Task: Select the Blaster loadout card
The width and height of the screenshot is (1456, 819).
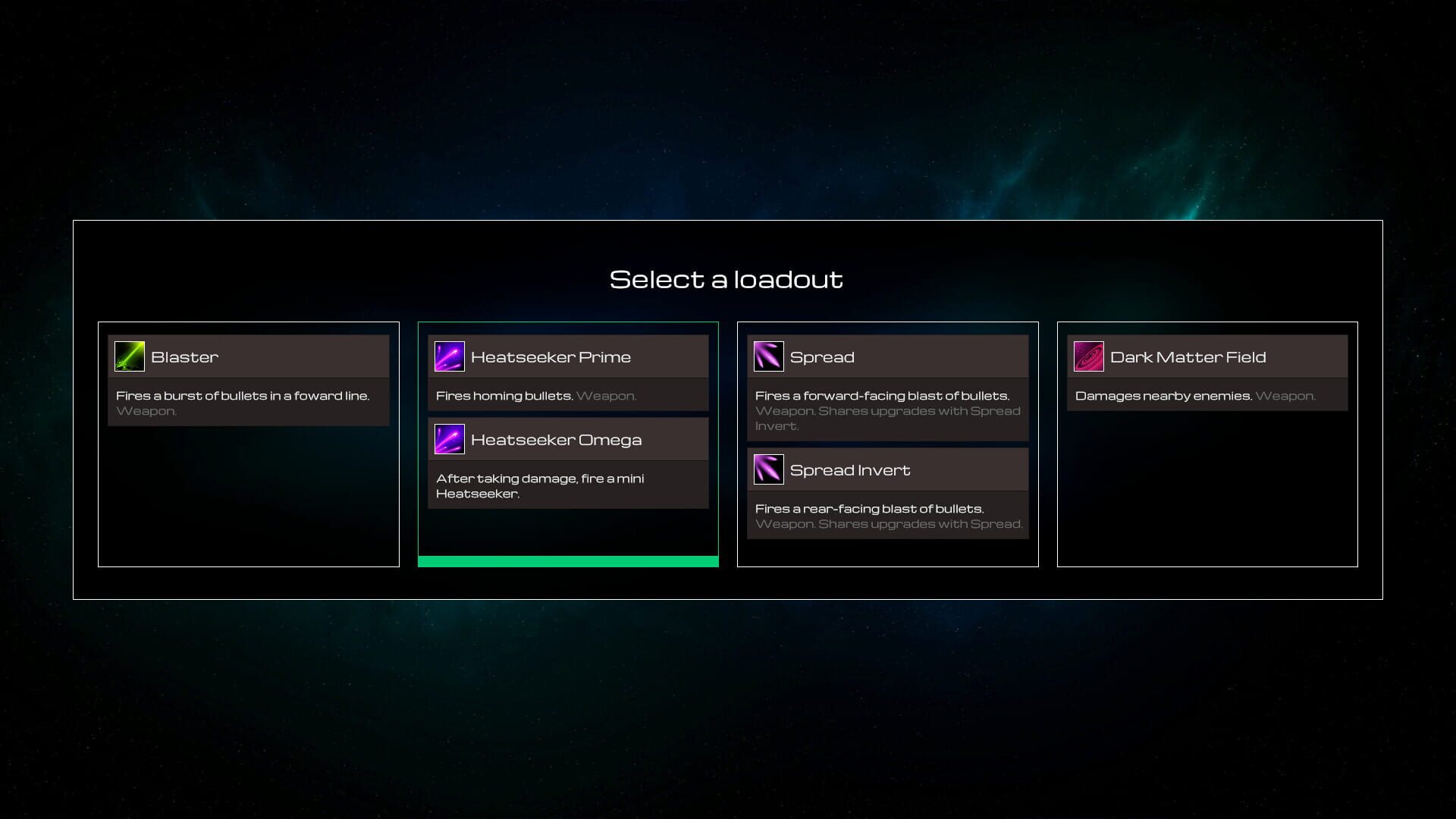Action: pyautogui.click(x=248, y=444)
